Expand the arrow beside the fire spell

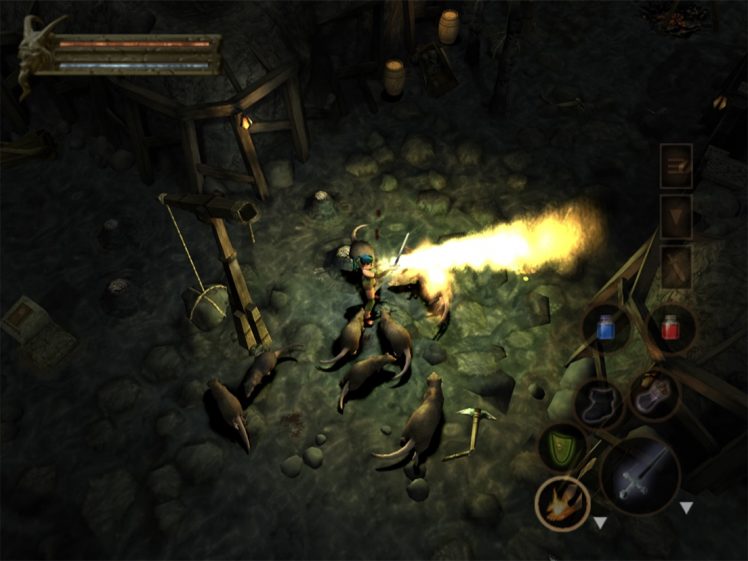click(x=599, y=522)
